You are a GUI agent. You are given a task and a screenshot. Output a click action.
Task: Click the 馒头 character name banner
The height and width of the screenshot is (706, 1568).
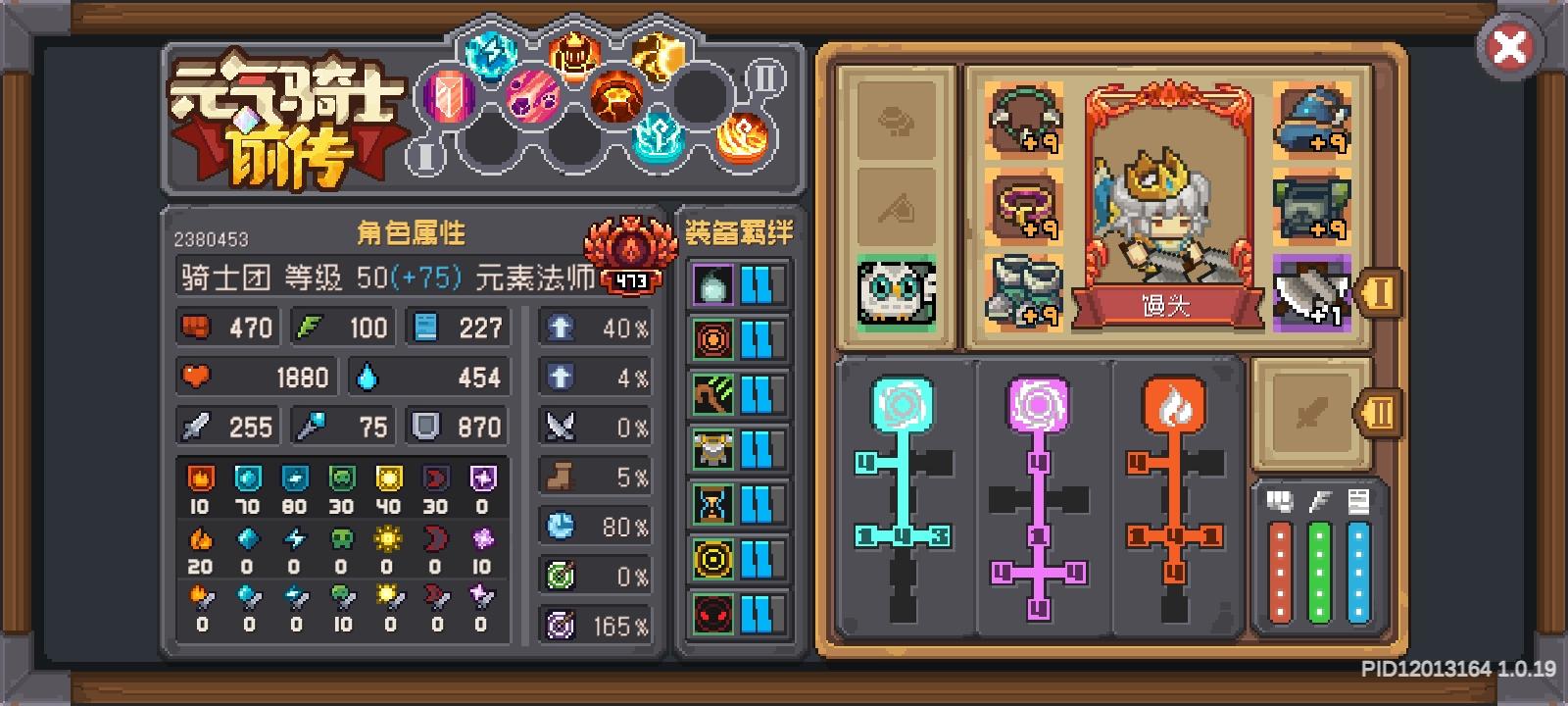(x=1166, y=305)
